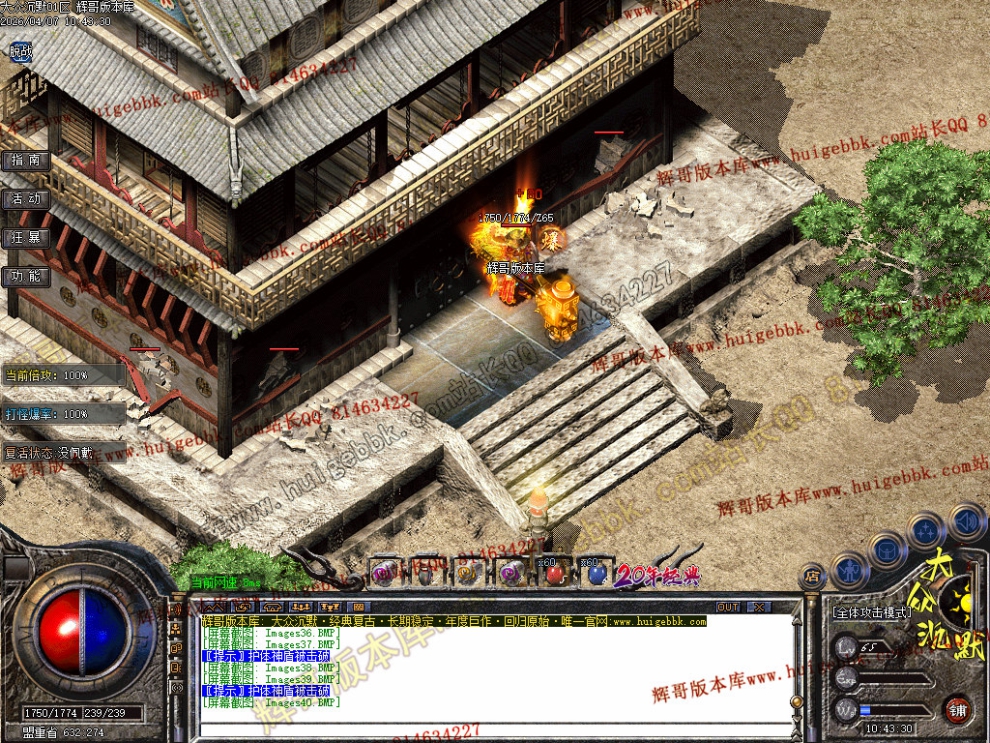Open the 活动 events menu
Screen dimensions: 990x743
26,199
